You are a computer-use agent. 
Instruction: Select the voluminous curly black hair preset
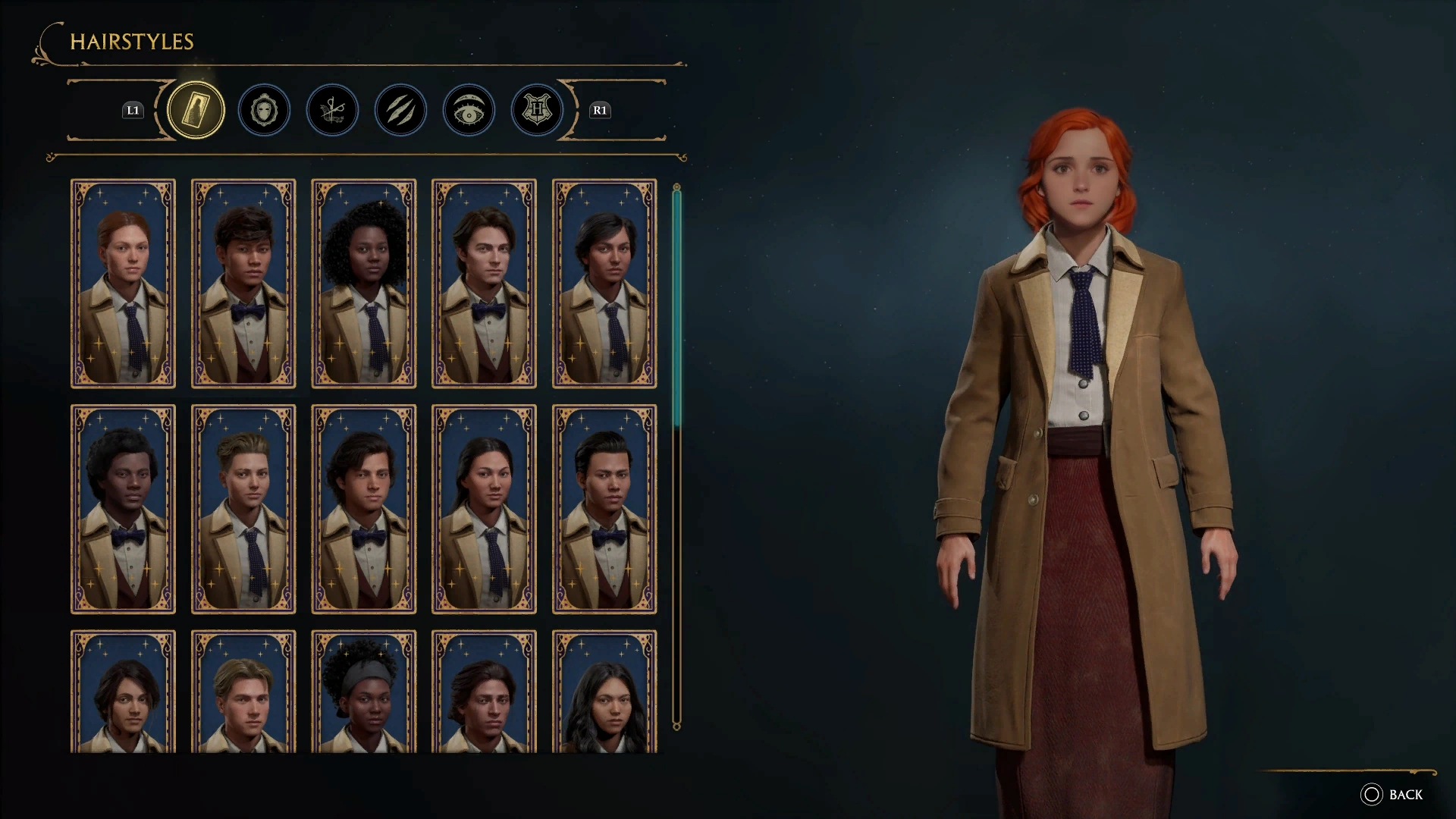pyautogui.click(x=364, y=284)
